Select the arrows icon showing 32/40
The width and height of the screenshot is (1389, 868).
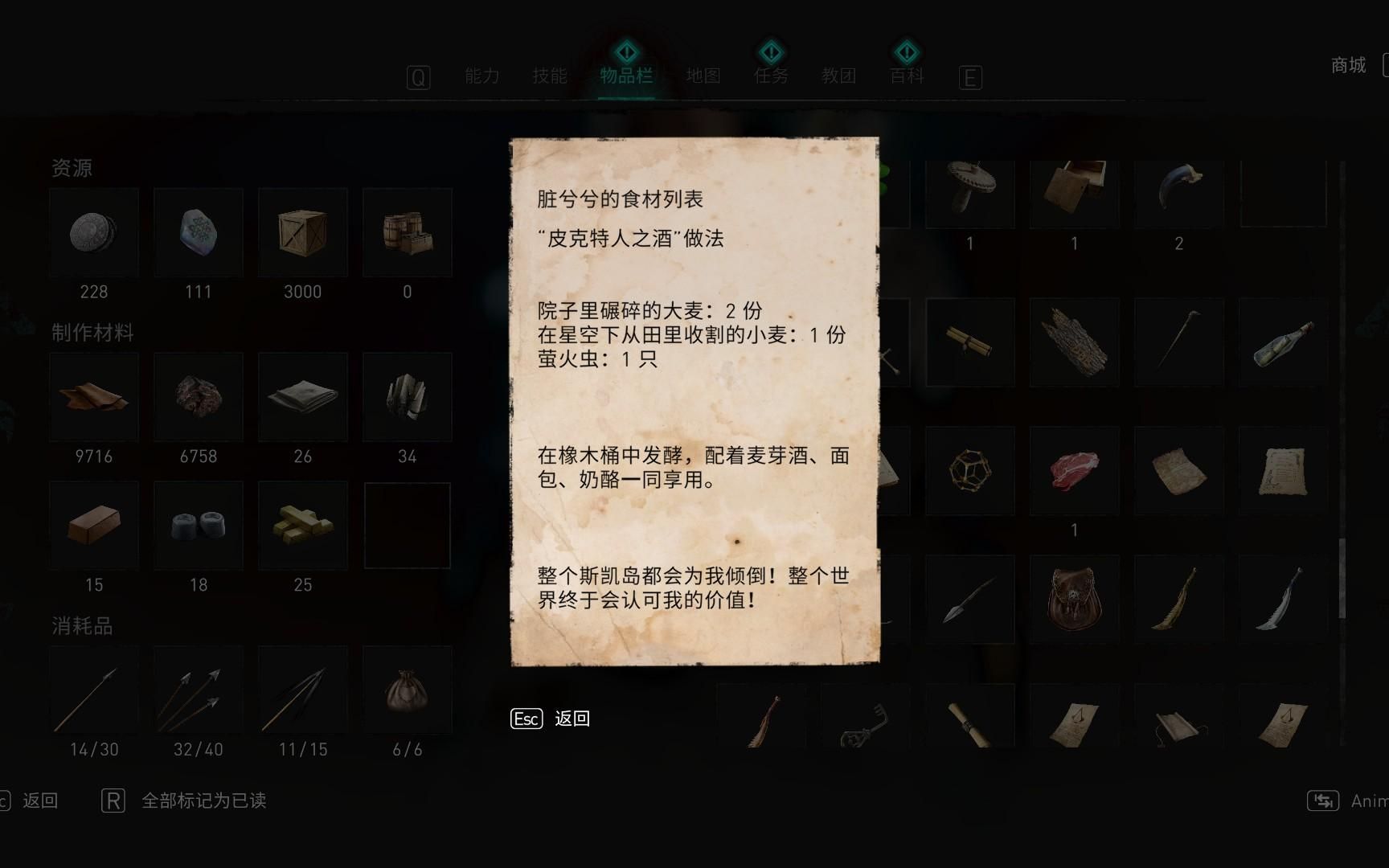click(x=198, y=690)
